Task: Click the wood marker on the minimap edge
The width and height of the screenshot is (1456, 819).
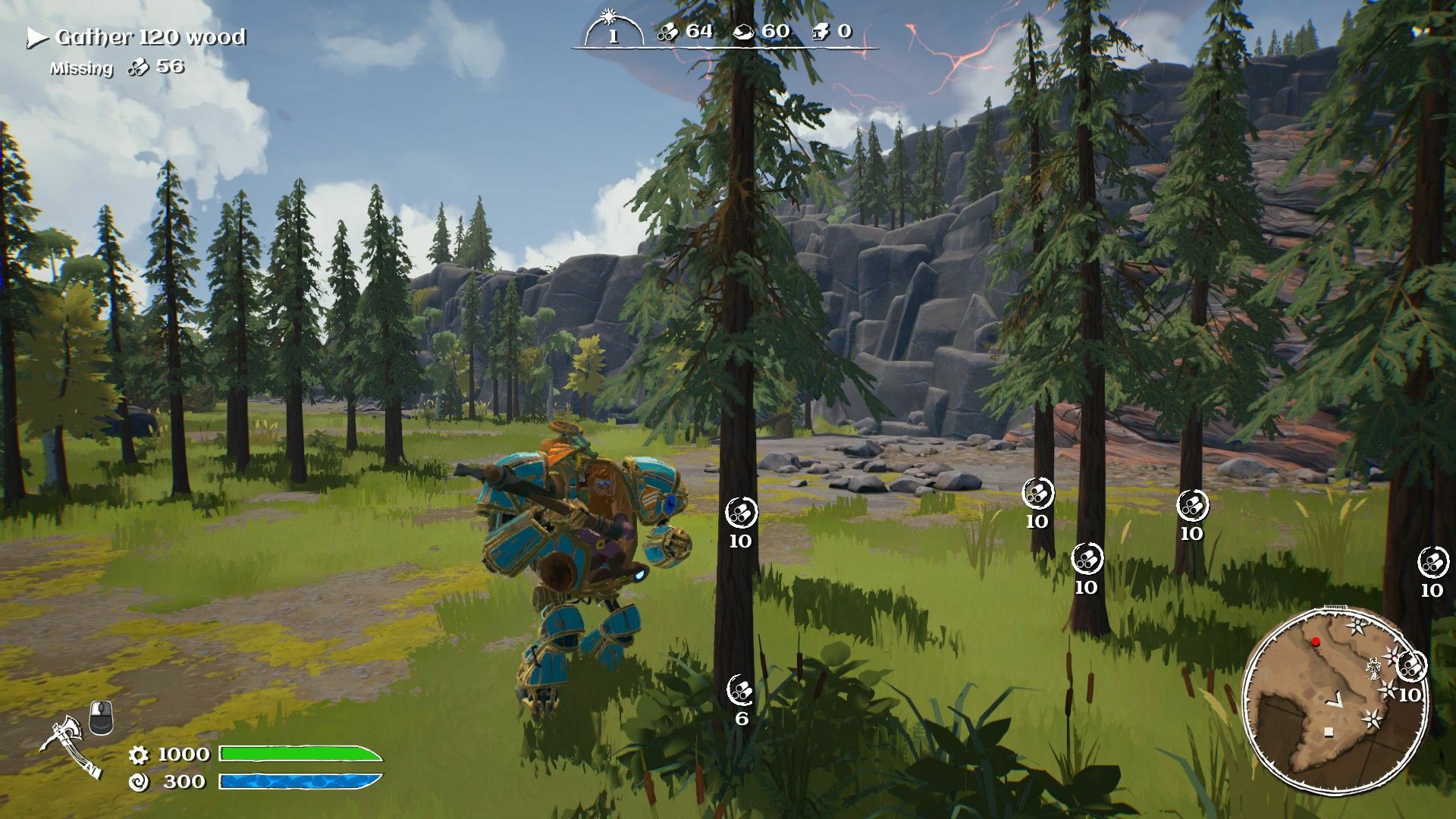Action: (1411, 666)
